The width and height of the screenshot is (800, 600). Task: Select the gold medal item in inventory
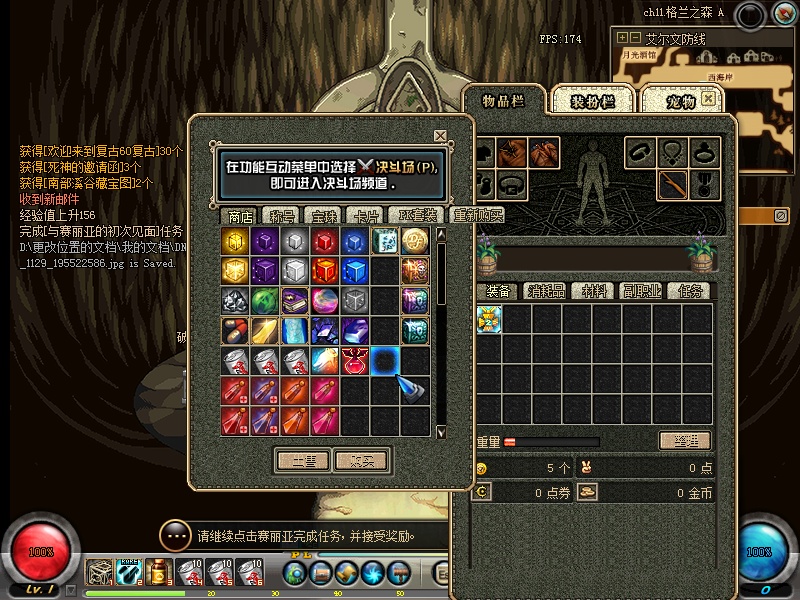488,319
